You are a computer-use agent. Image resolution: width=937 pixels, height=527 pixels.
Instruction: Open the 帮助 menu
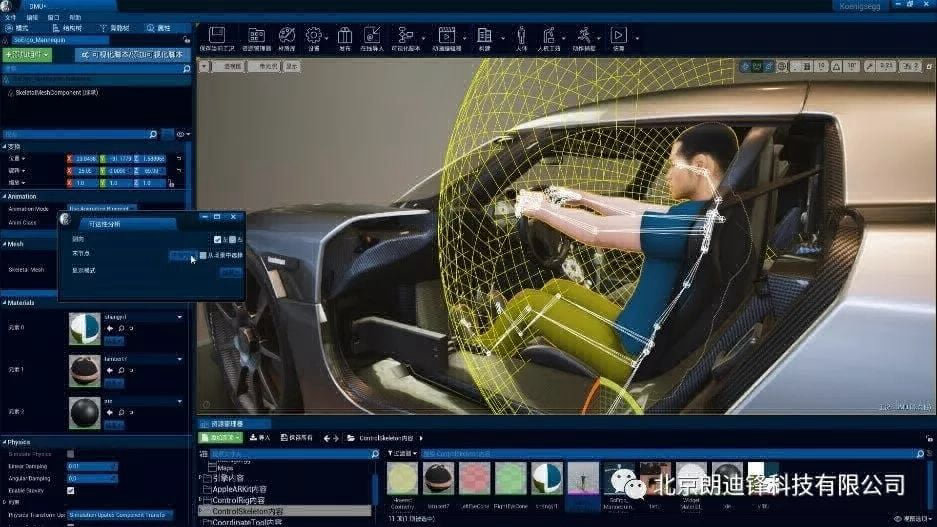pos(76,18)
